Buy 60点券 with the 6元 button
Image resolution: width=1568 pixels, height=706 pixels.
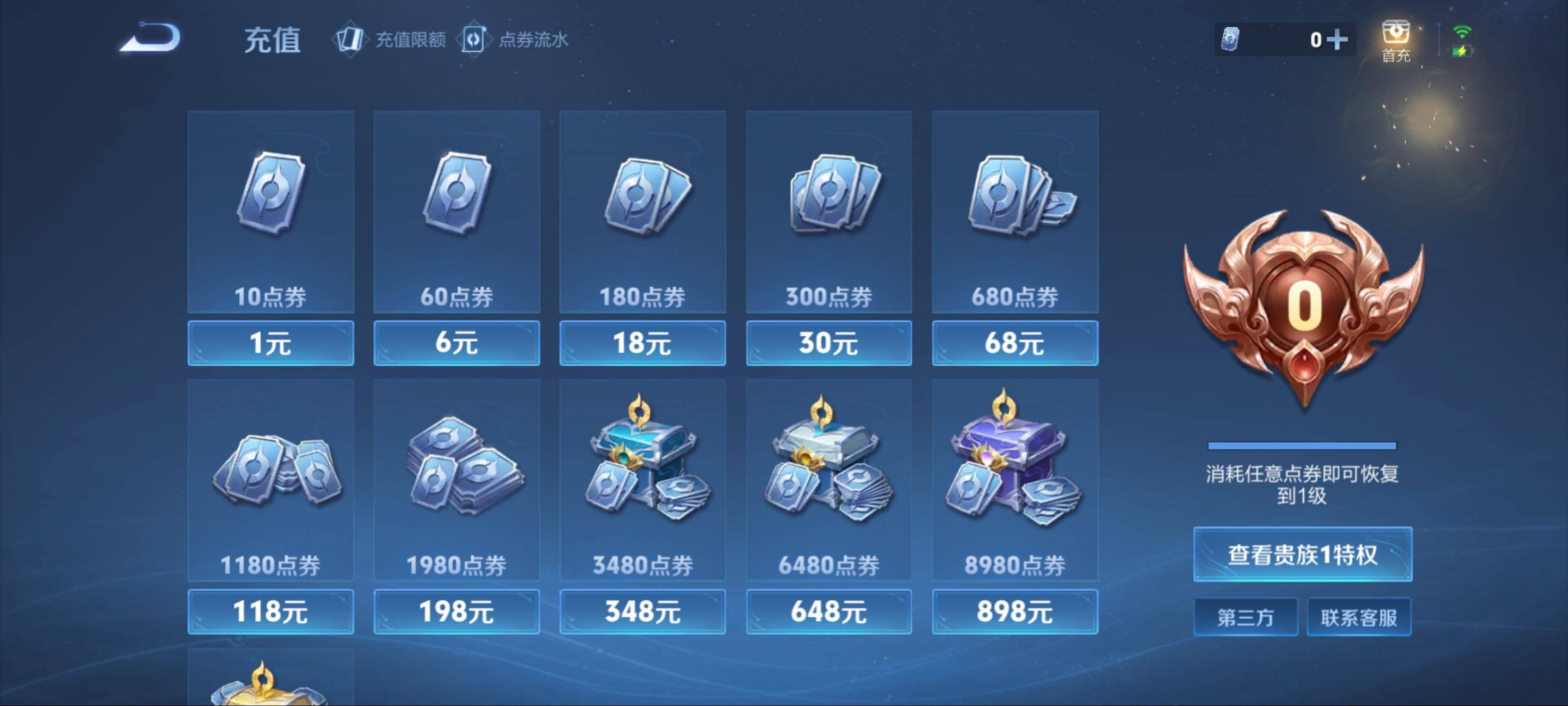(457, 343)
